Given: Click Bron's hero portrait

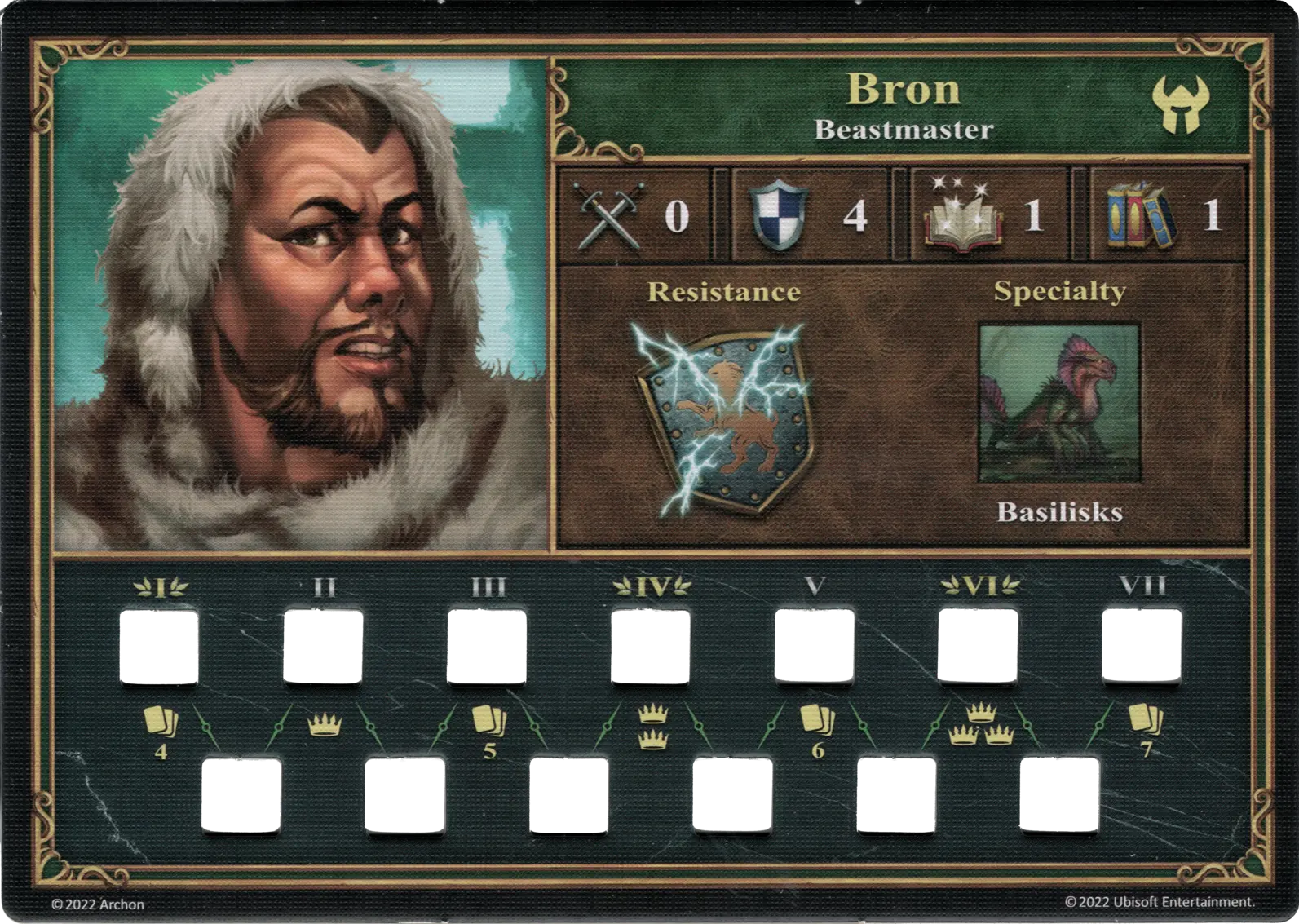Looking at the screenshot, I should pyautogui.click(x=300, y=303).
